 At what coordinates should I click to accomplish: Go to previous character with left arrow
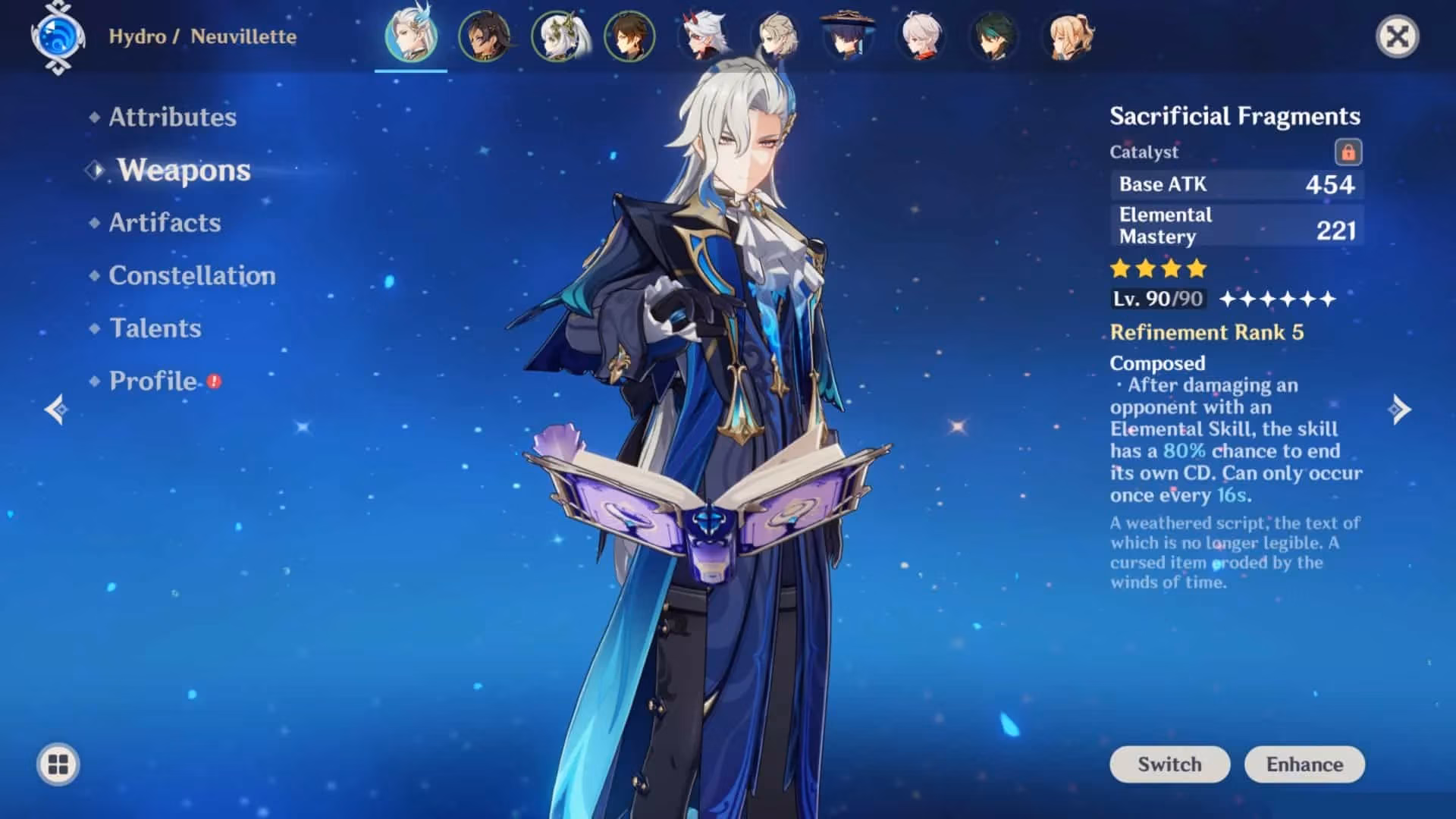click(56, 409)
